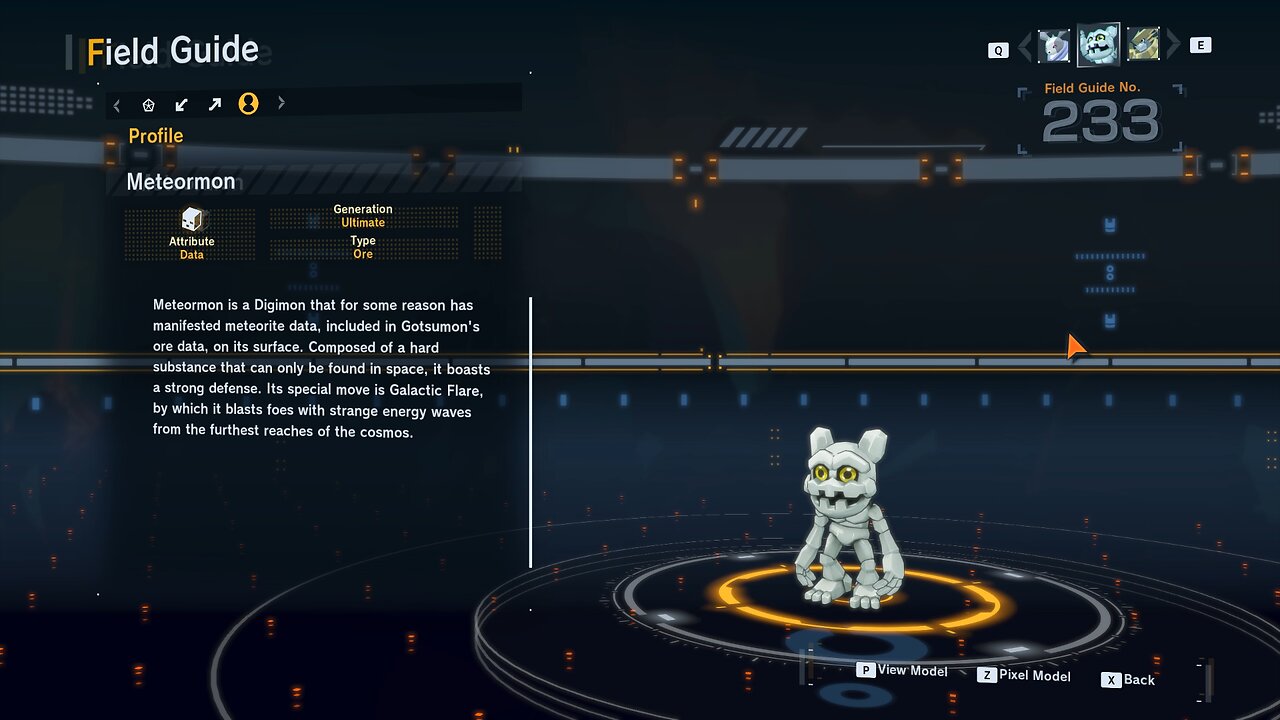Open the pentagon stats tab

pyautogui.click(x=149, y=104)
